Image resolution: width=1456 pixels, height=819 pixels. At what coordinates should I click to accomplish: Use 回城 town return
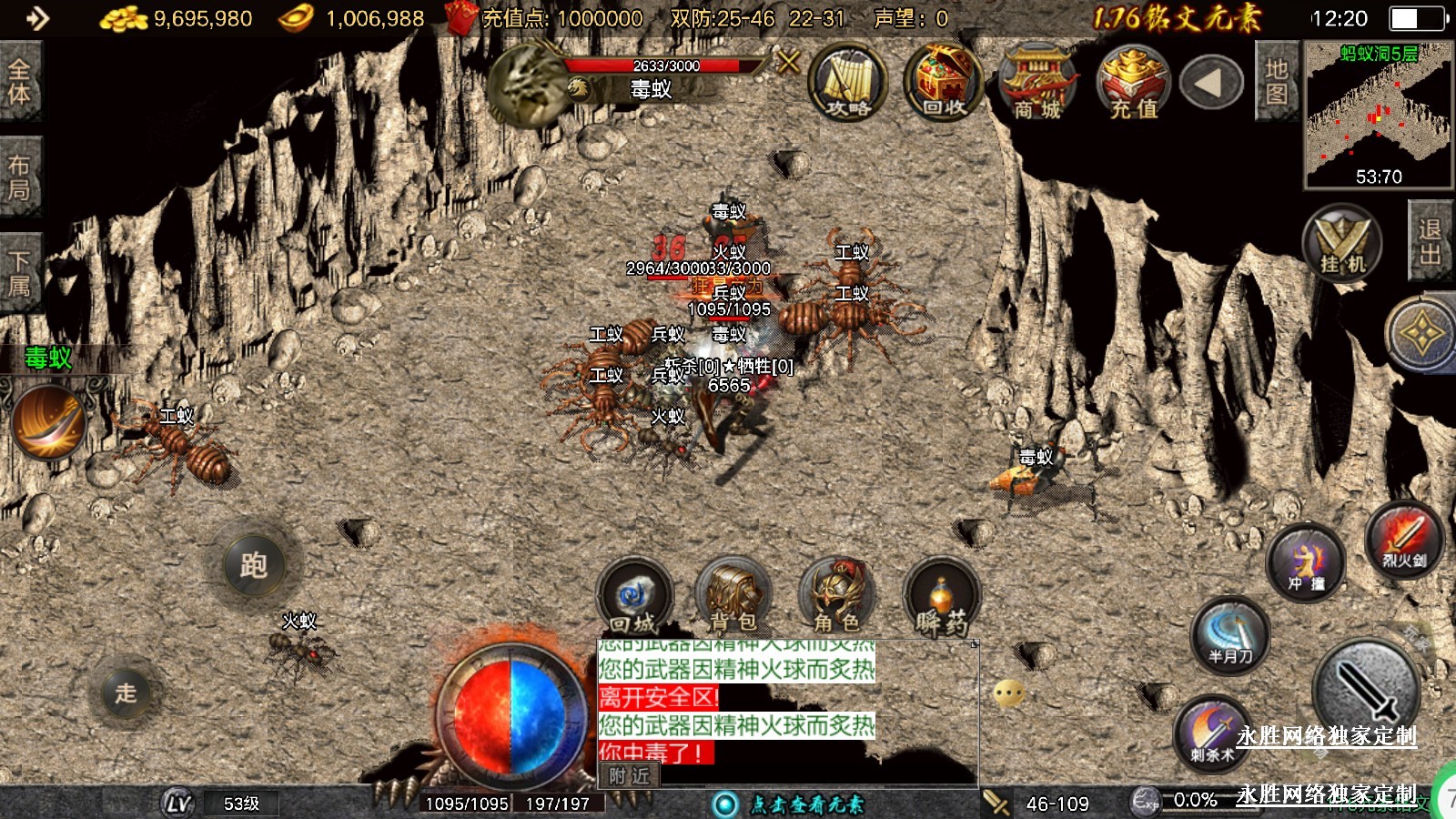(x=633, y=598)
